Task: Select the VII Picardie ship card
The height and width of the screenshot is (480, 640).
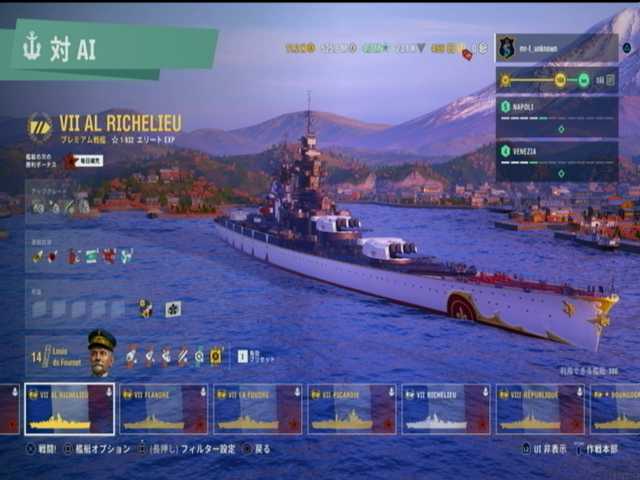Action: coord(351,409)
